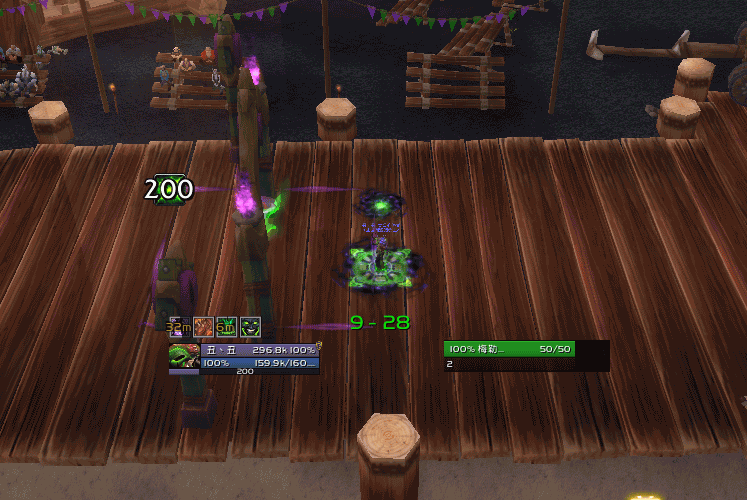
Task: Click the orange creature buff icon
Action: point(202,326)
